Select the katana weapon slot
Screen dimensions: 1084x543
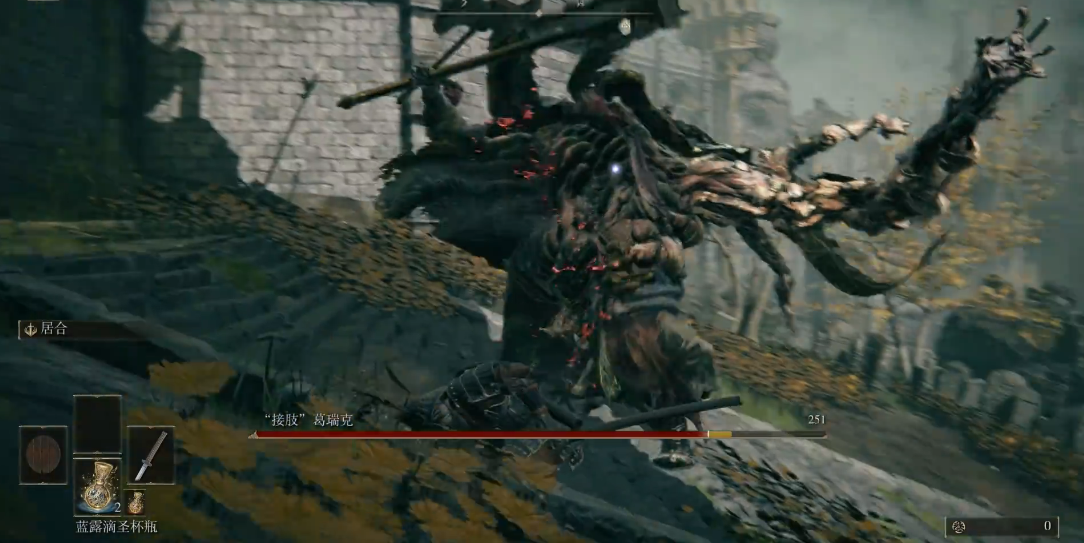tap(150, 455)
